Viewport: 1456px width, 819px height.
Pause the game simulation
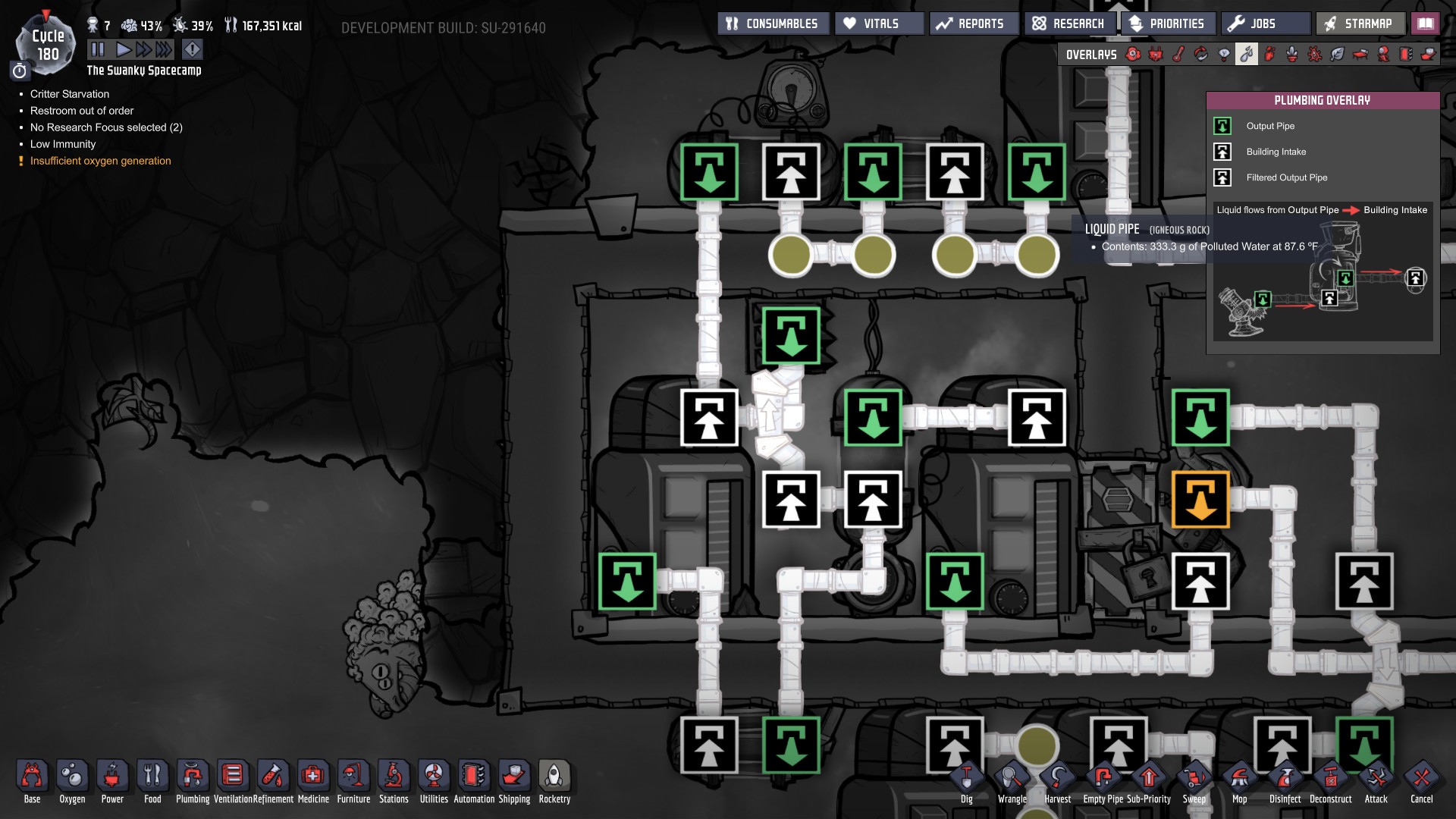coord(96,48)
